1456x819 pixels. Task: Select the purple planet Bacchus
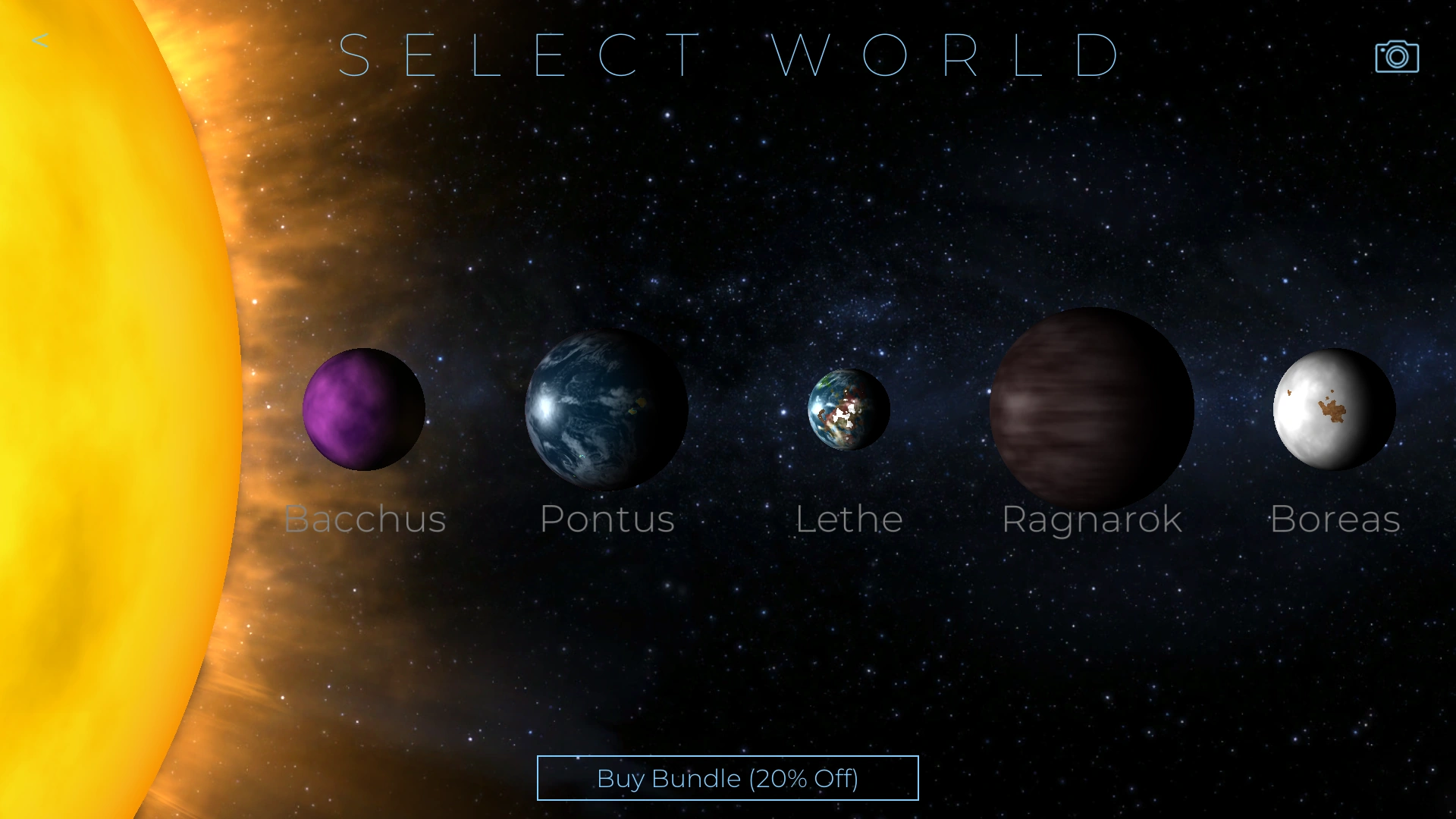pos(364,409)
